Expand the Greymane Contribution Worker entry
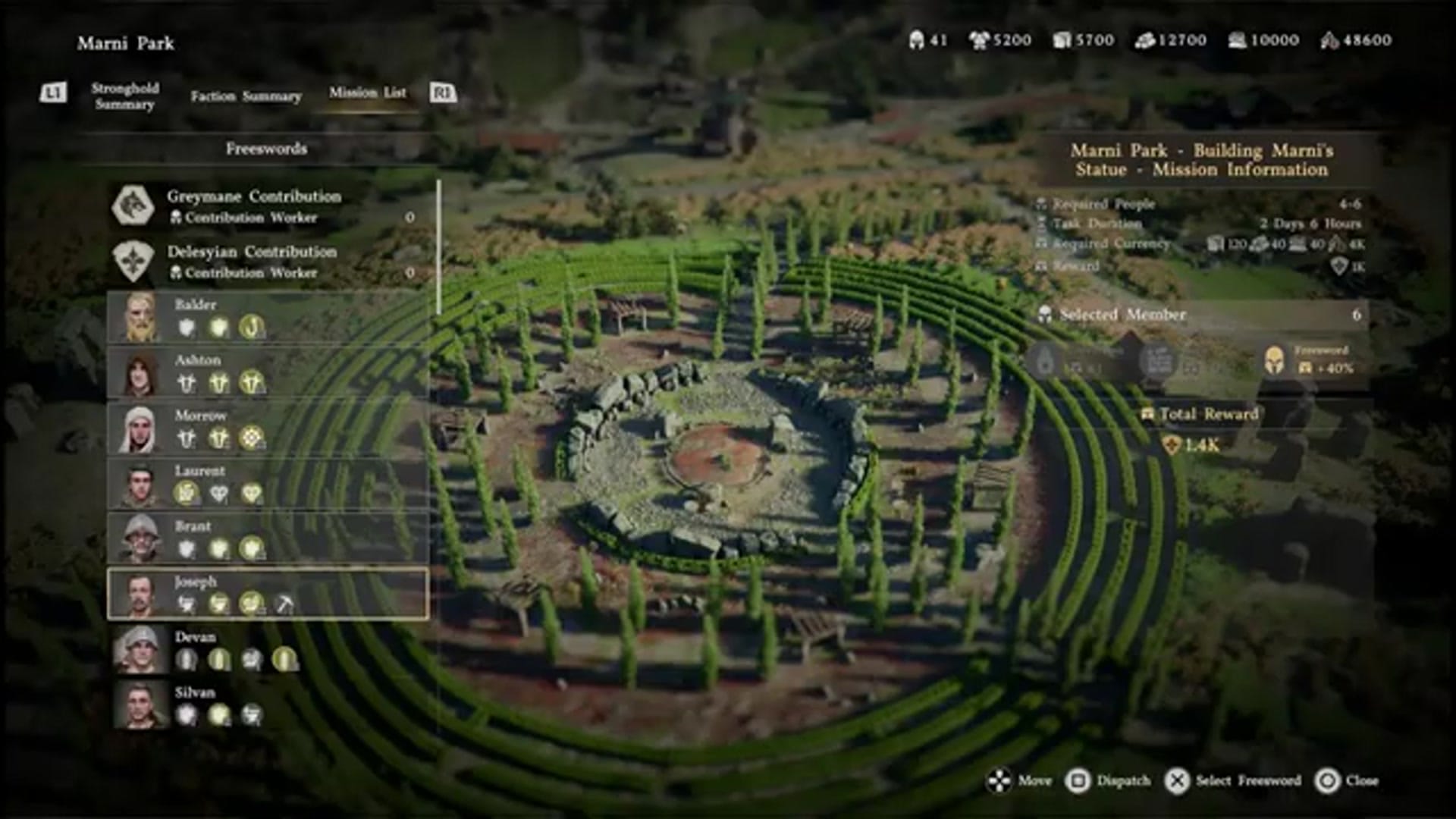Screen dimensions: 1456x819 [243, 217]
